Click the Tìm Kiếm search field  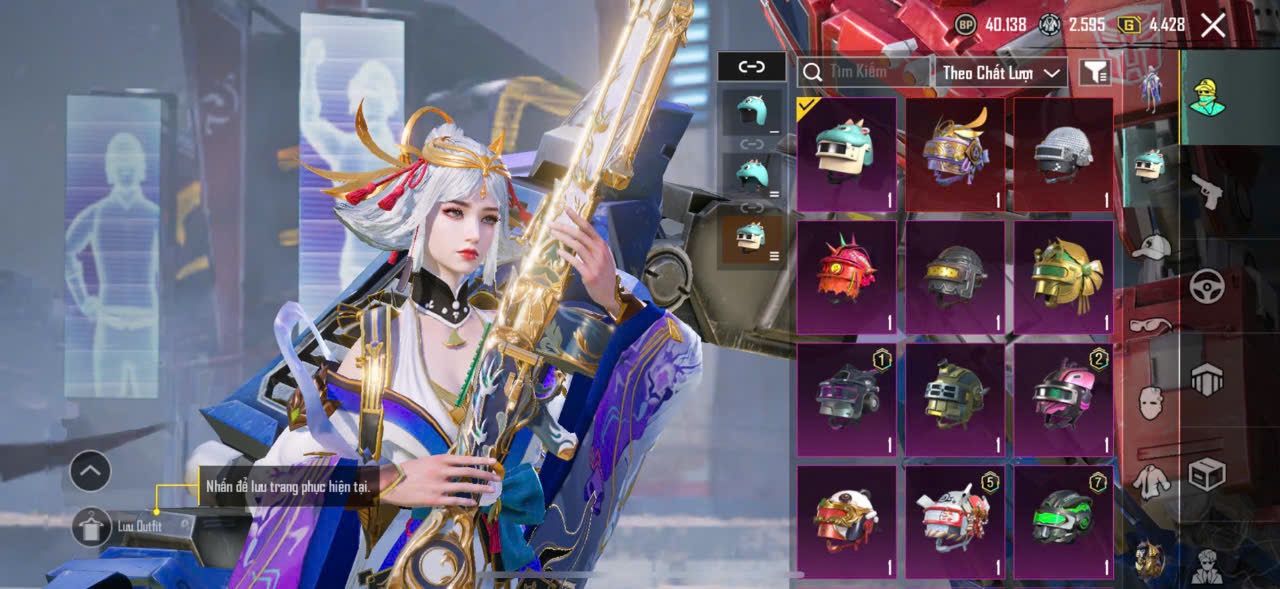click(862, 72)
